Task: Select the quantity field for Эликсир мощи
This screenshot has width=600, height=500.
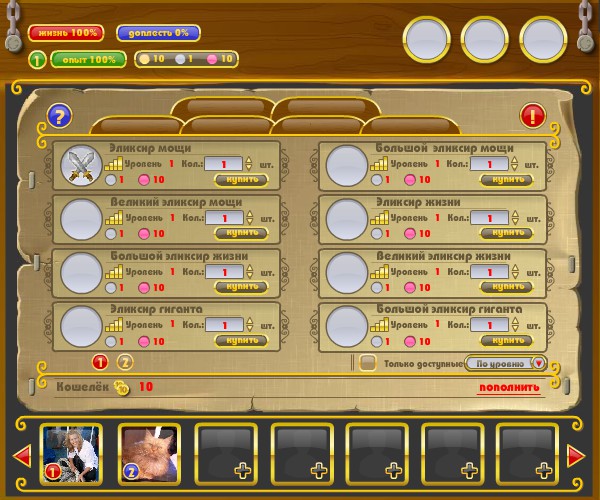Action: tap(229, 164)
